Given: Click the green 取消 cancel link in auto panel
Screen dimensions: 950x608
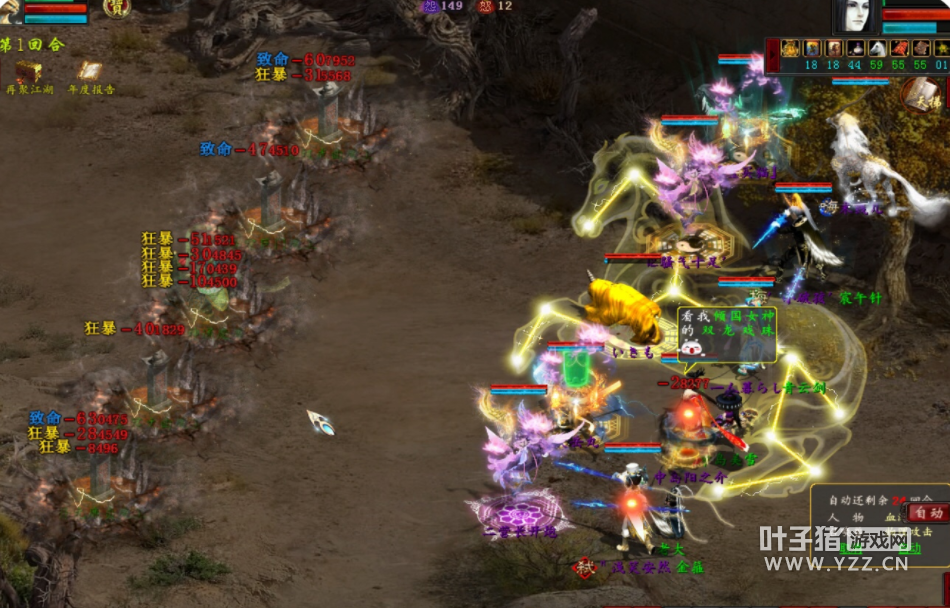Looking at the screenshot, I should tap(851, 548).
